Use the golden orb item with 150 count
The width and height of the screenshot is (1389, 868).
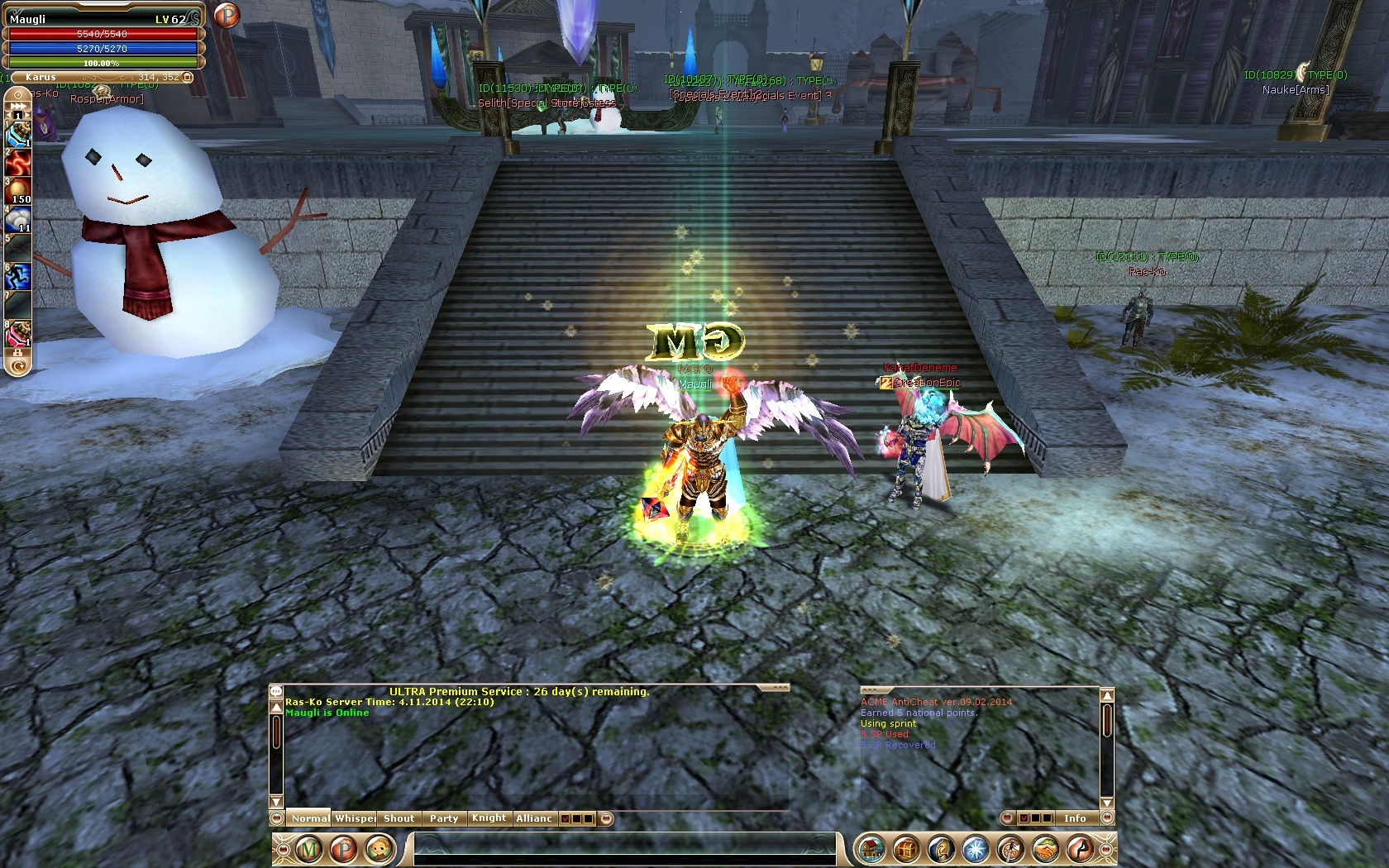(18, 190)
